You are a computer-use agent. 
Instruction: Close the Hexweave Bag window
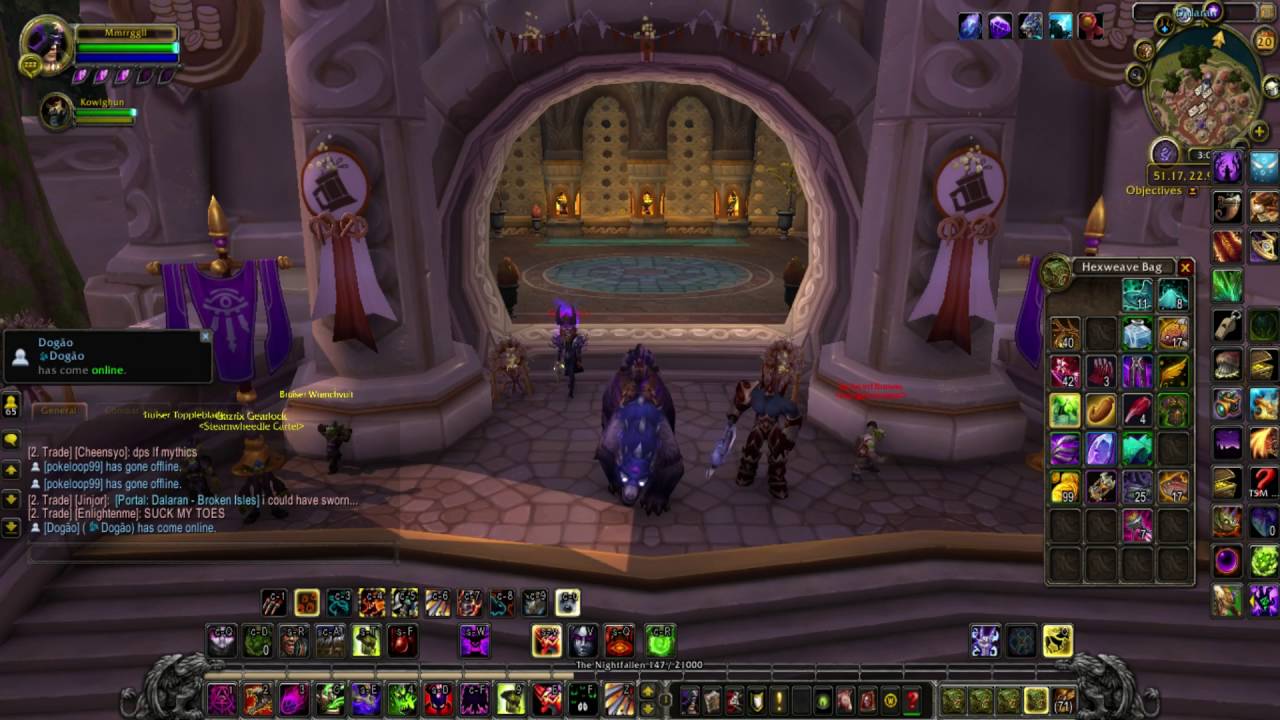1186,268
